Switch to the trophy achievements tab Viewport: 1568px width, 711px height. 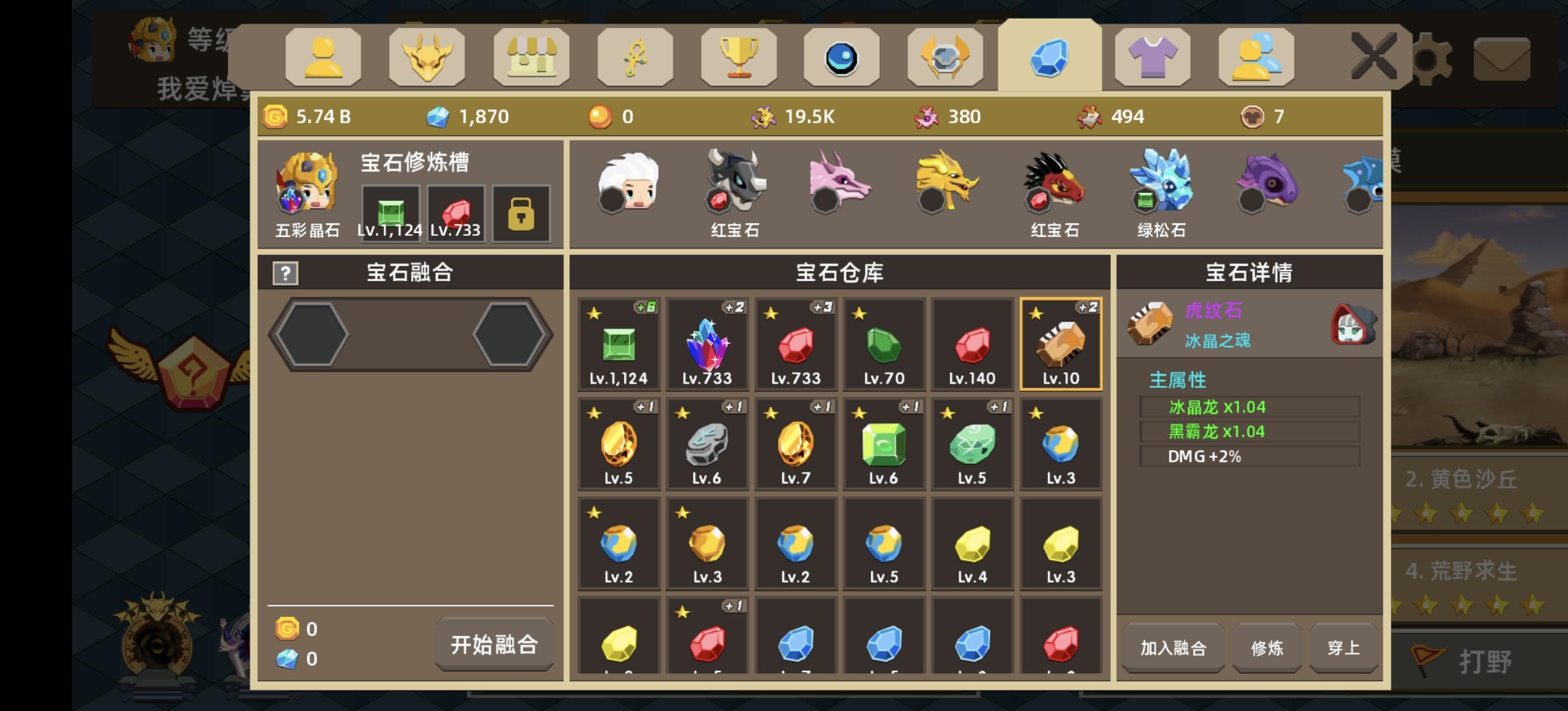738,58
